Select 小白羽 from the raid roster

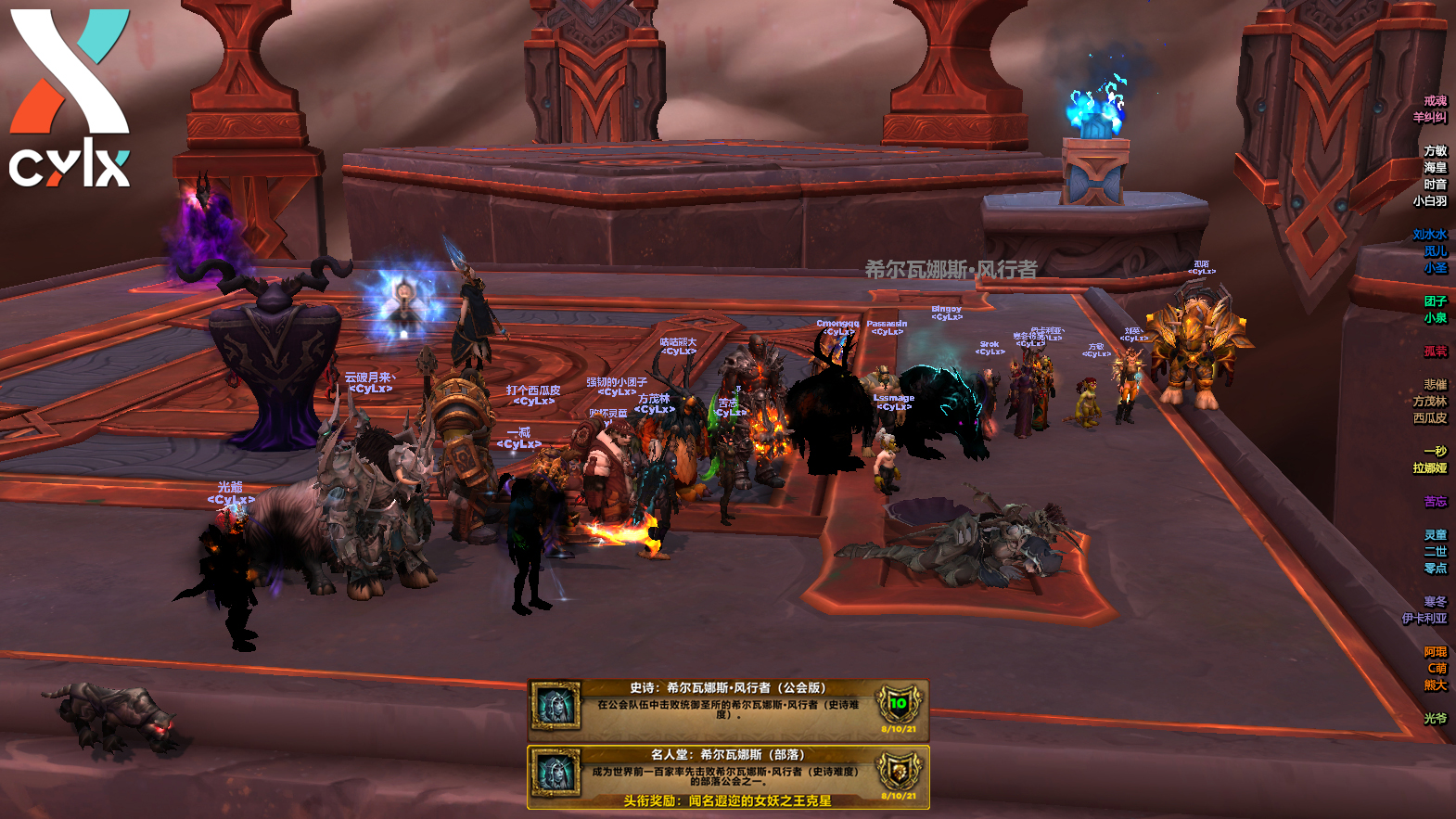(1429, 201)
